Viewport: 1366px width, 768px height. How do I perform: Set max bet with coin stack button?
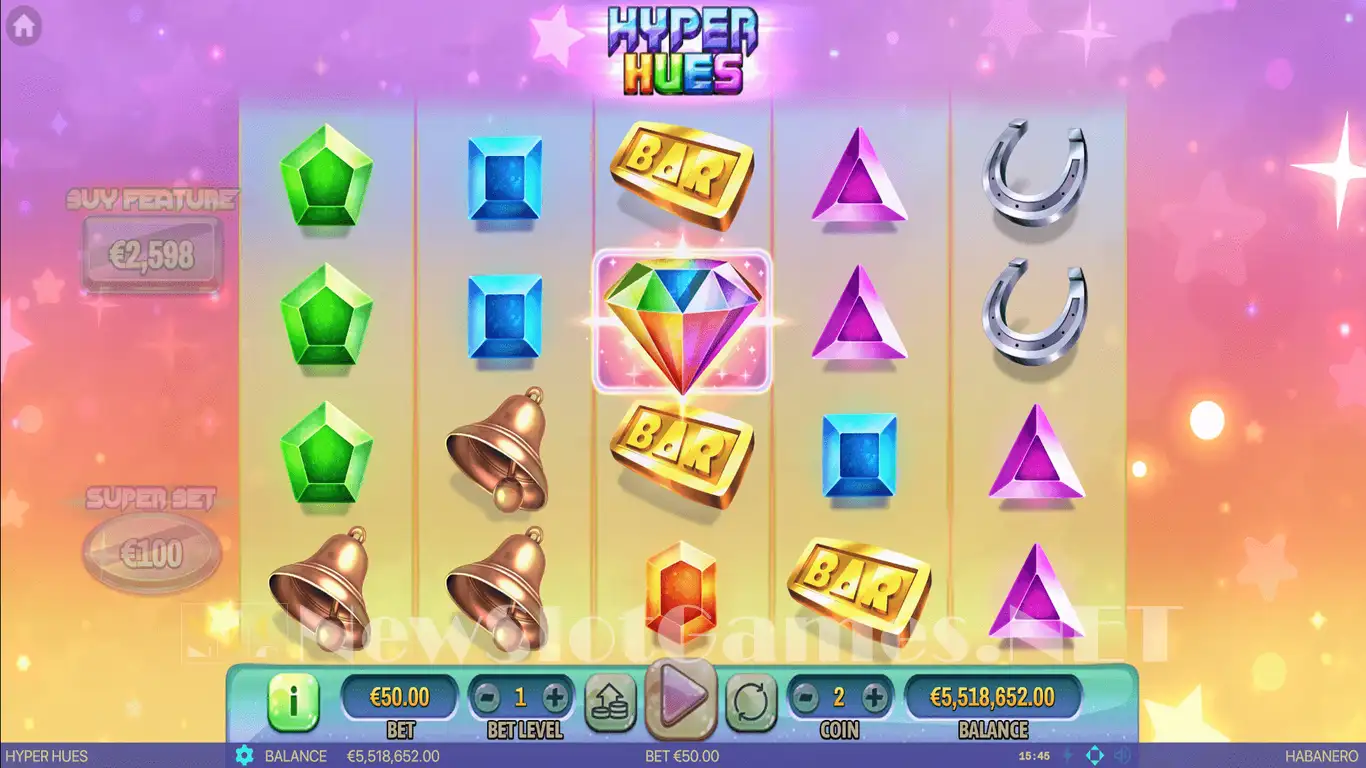tap(610, 699)
